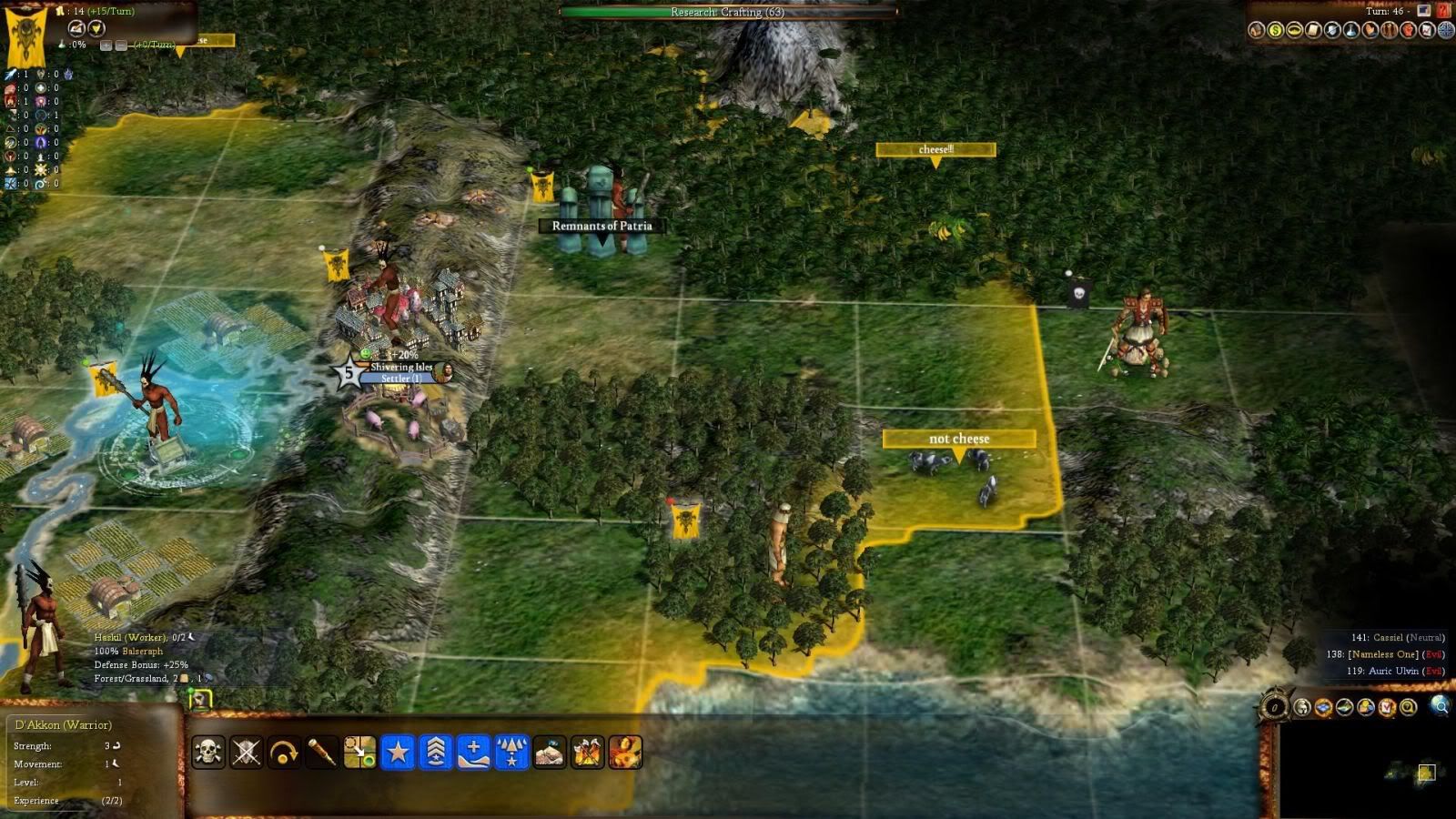Choose the blue chevron-rank promotion
The height and width of the screenshot is (819, 1456).
(436, 753)
